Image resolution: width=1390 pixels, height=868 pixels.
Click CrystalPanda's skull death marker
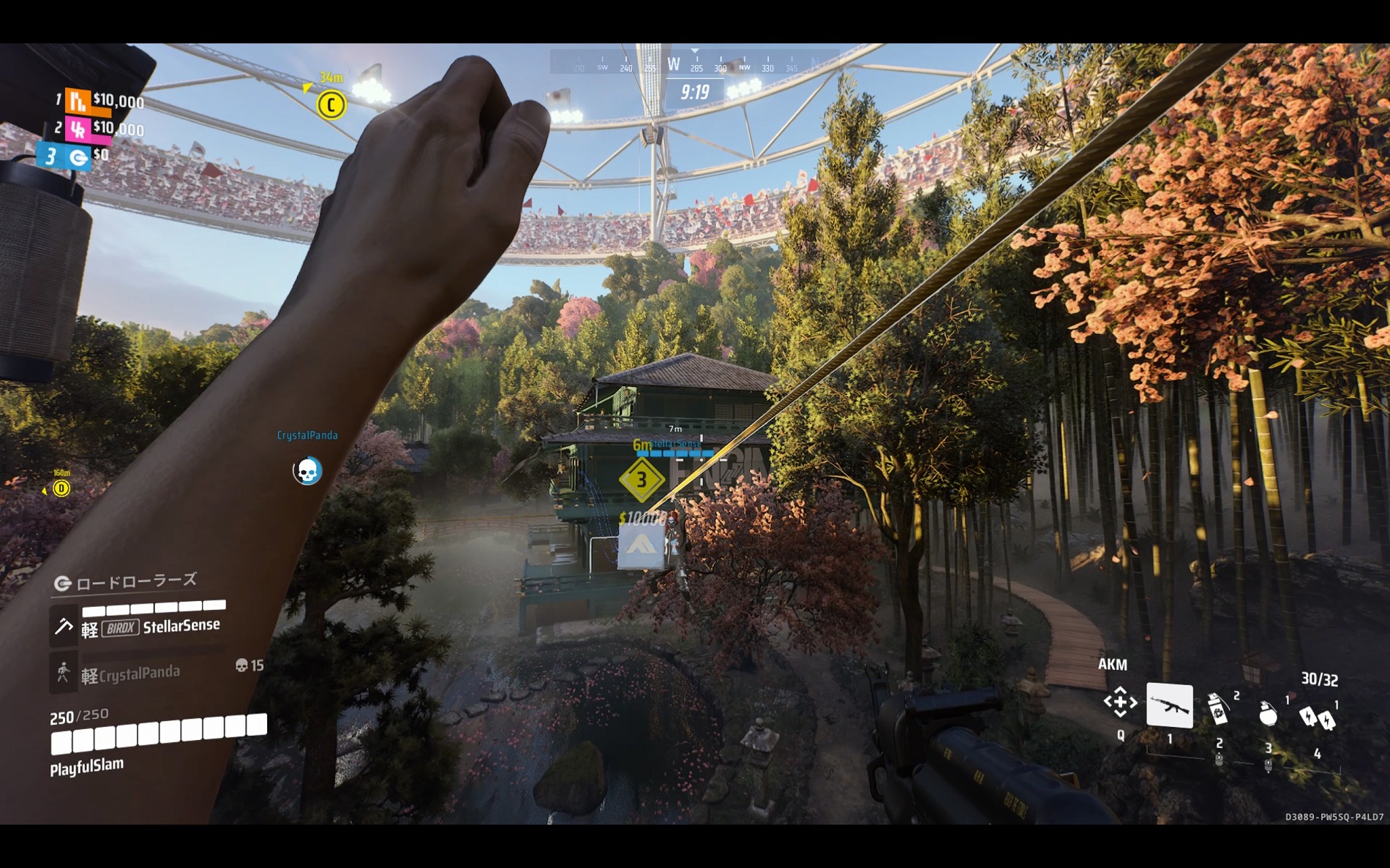(307, 471)
